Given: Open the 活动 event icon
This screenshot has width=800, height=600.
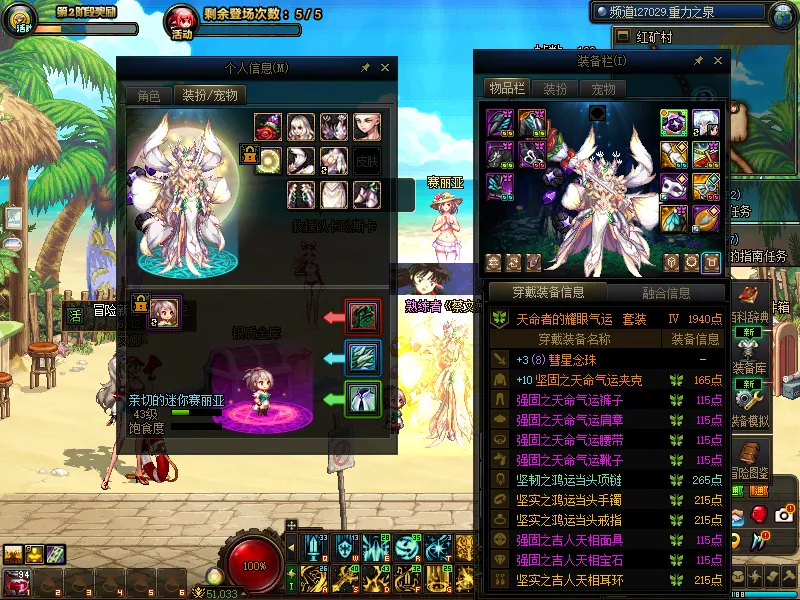Looking at the screenshot, I should point(182,20).
